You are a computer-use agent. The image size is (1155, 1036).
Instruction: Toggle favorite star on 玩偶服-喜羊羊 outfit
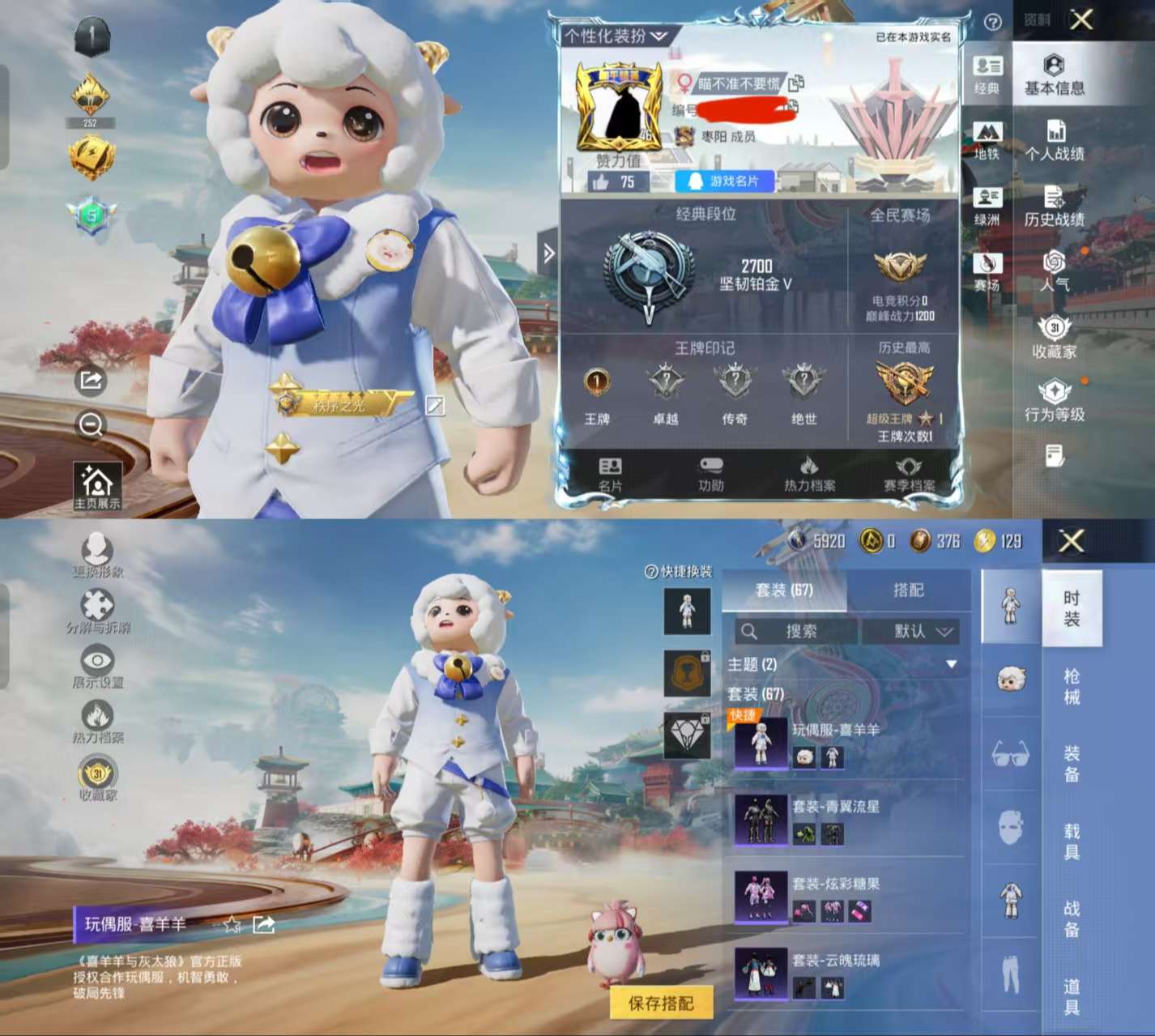232,923
